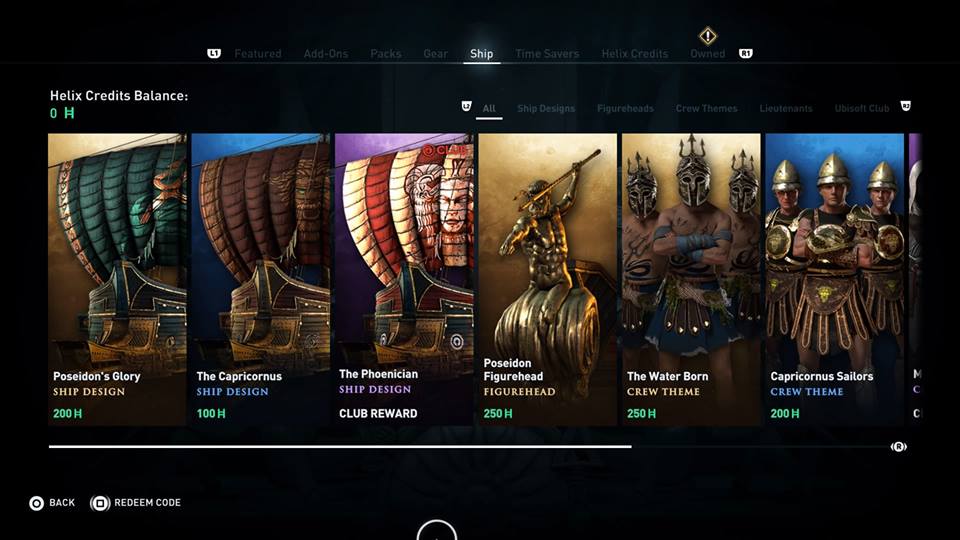Switch to the Add-Ons tab
The width and height of the screenshot is (960, 540).
[x=326, y=54]
